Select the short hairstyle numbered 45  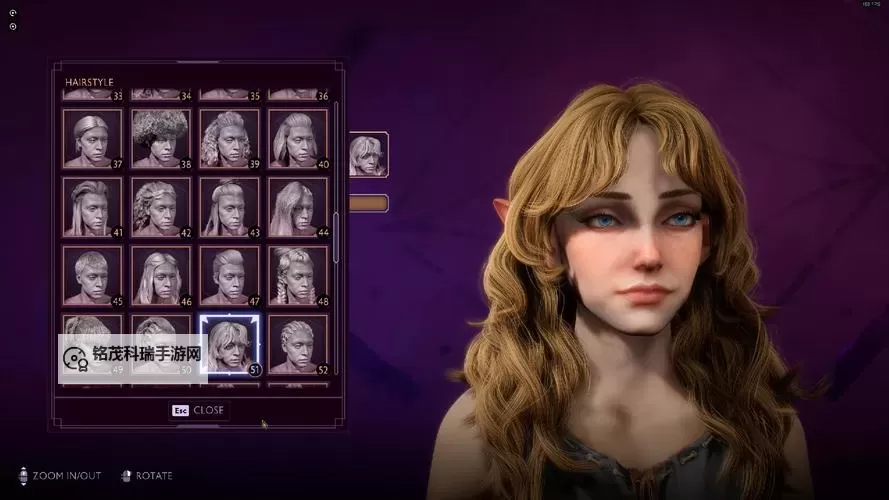pyautogui.click(x=92, y=275)
